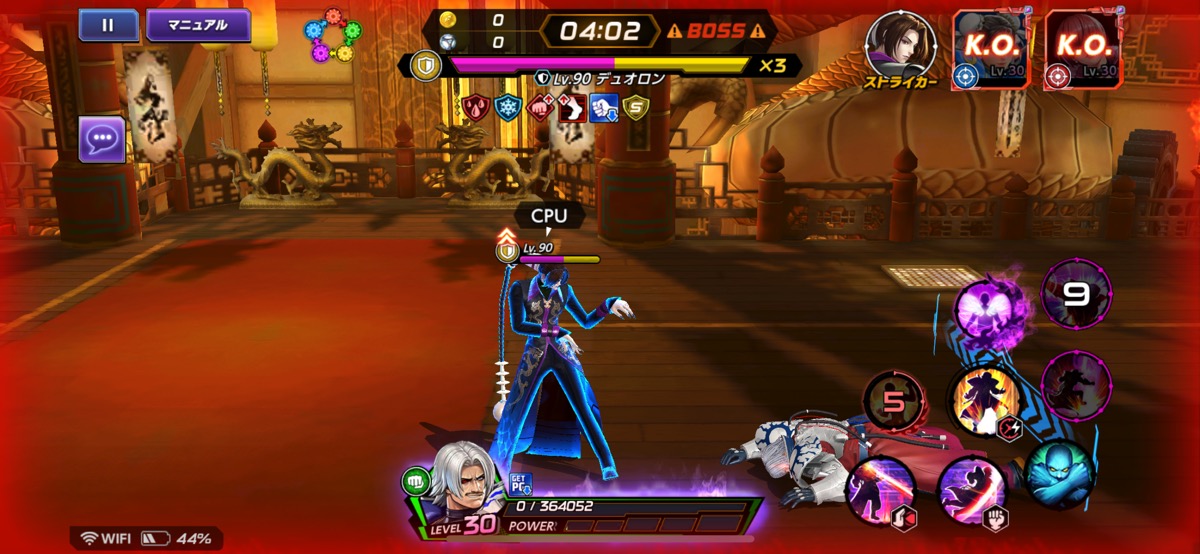Call in the striker ストライカー portrait
Image resolution: width=1200 pixels, height=554 pixels.
coord(900,48)
